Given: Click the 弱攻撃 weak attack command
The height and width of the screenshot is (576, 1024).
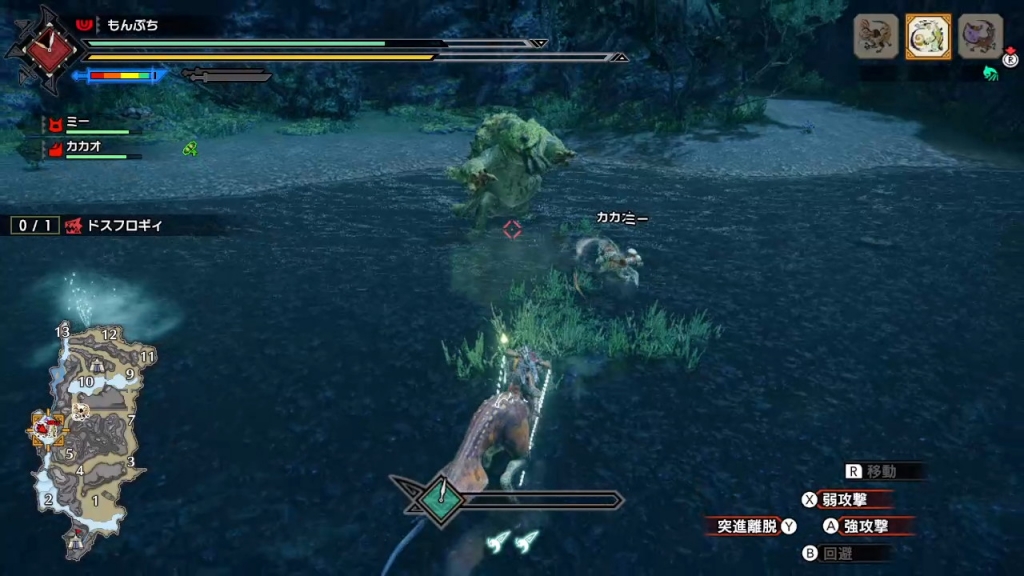Looking at the screenshot, I should click(x=842, y=499).
